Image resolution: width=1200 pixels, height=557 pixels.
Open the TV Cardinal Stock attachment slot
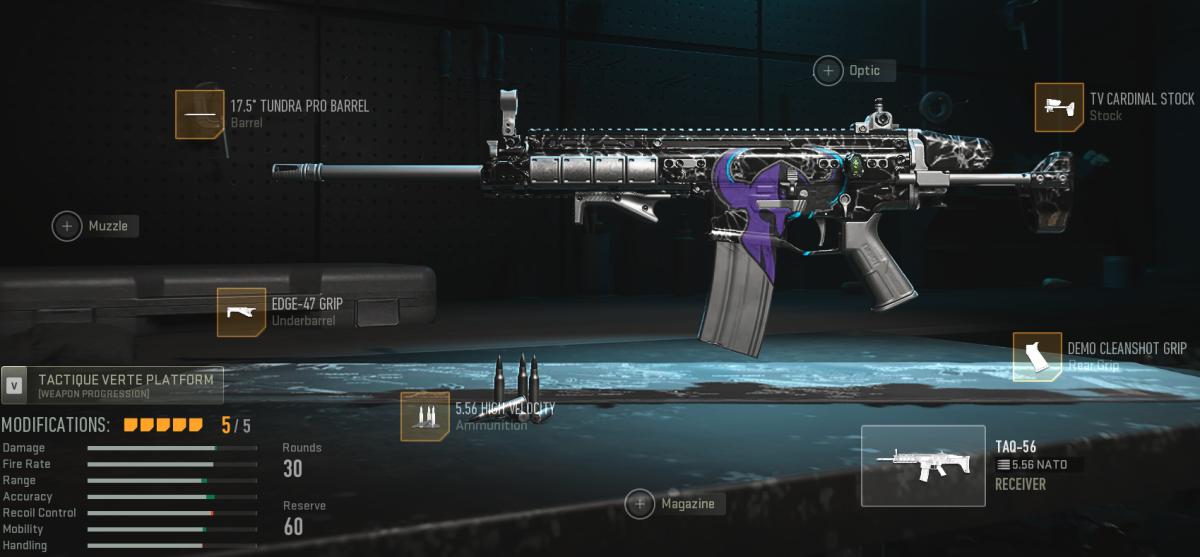1059,107
